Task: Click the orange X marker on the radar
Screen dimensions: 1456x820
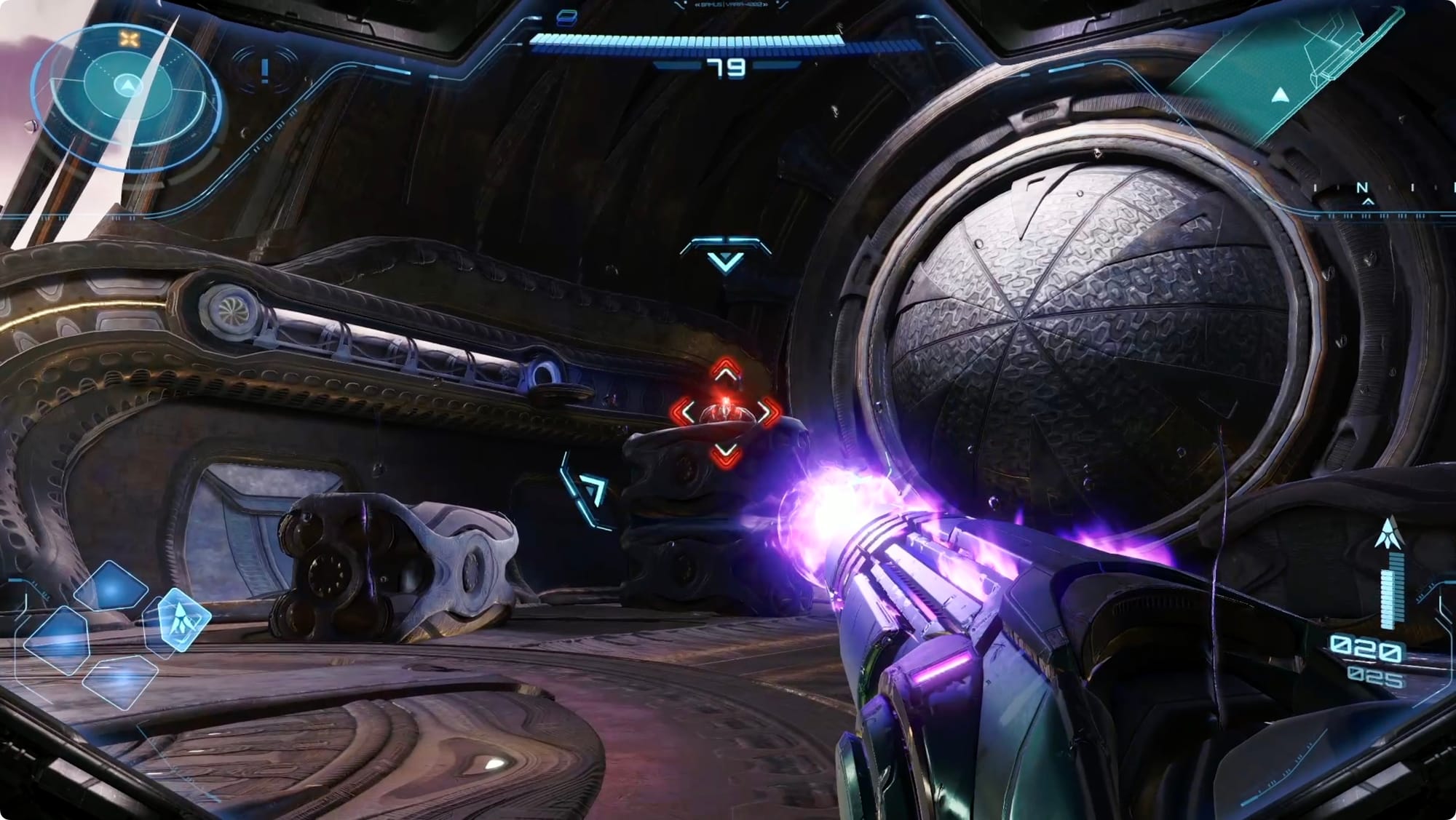Action: pos(129,39)
